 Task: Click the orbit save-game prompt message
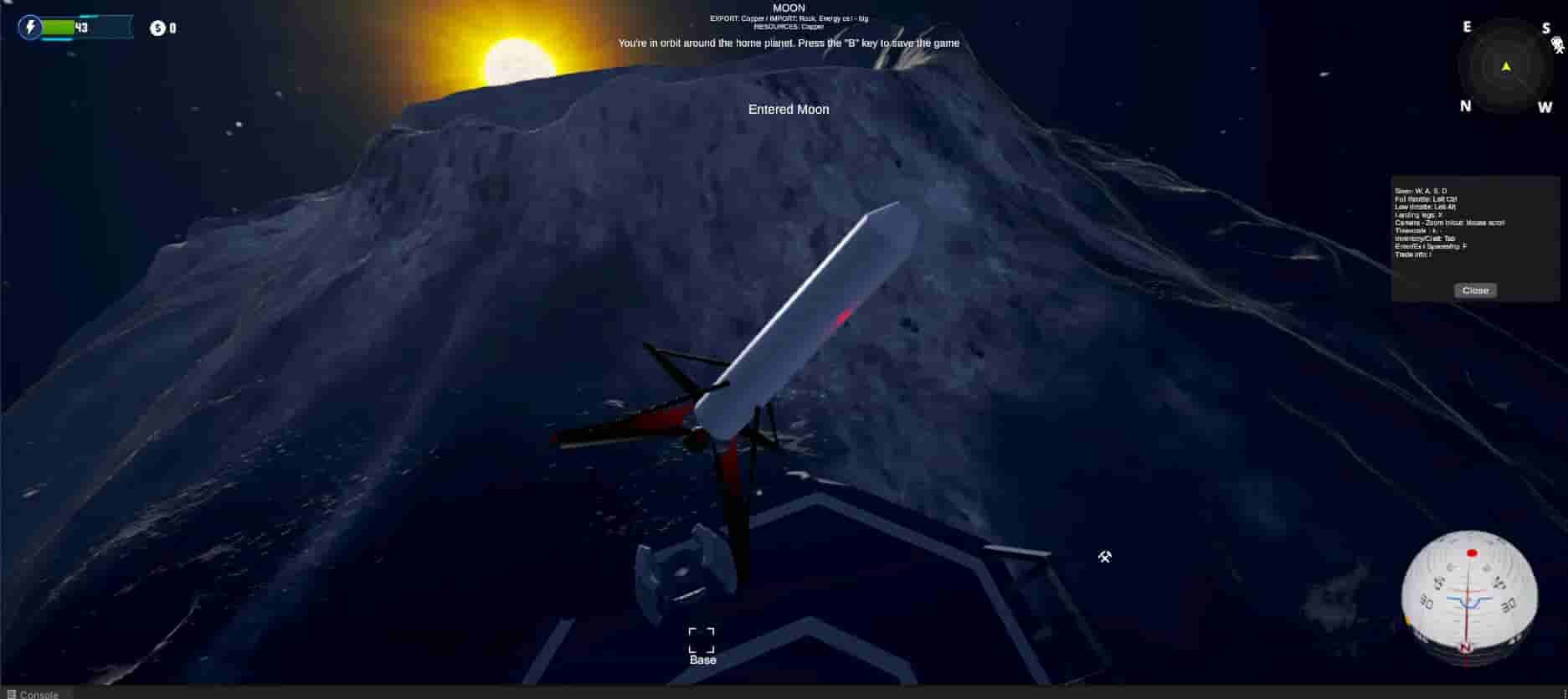pos(789,43)
